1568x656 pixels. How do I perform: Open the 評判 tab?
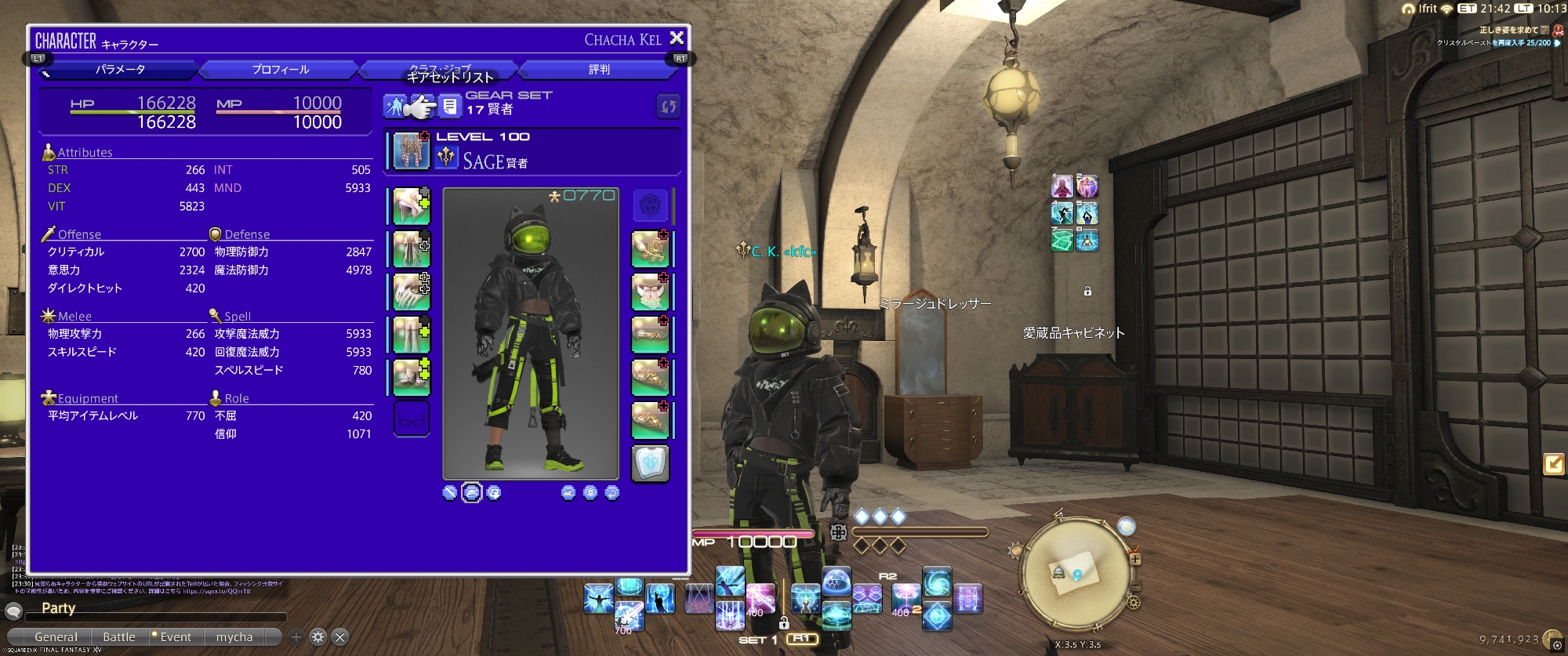pyautogui.click(x=599, y=70)
